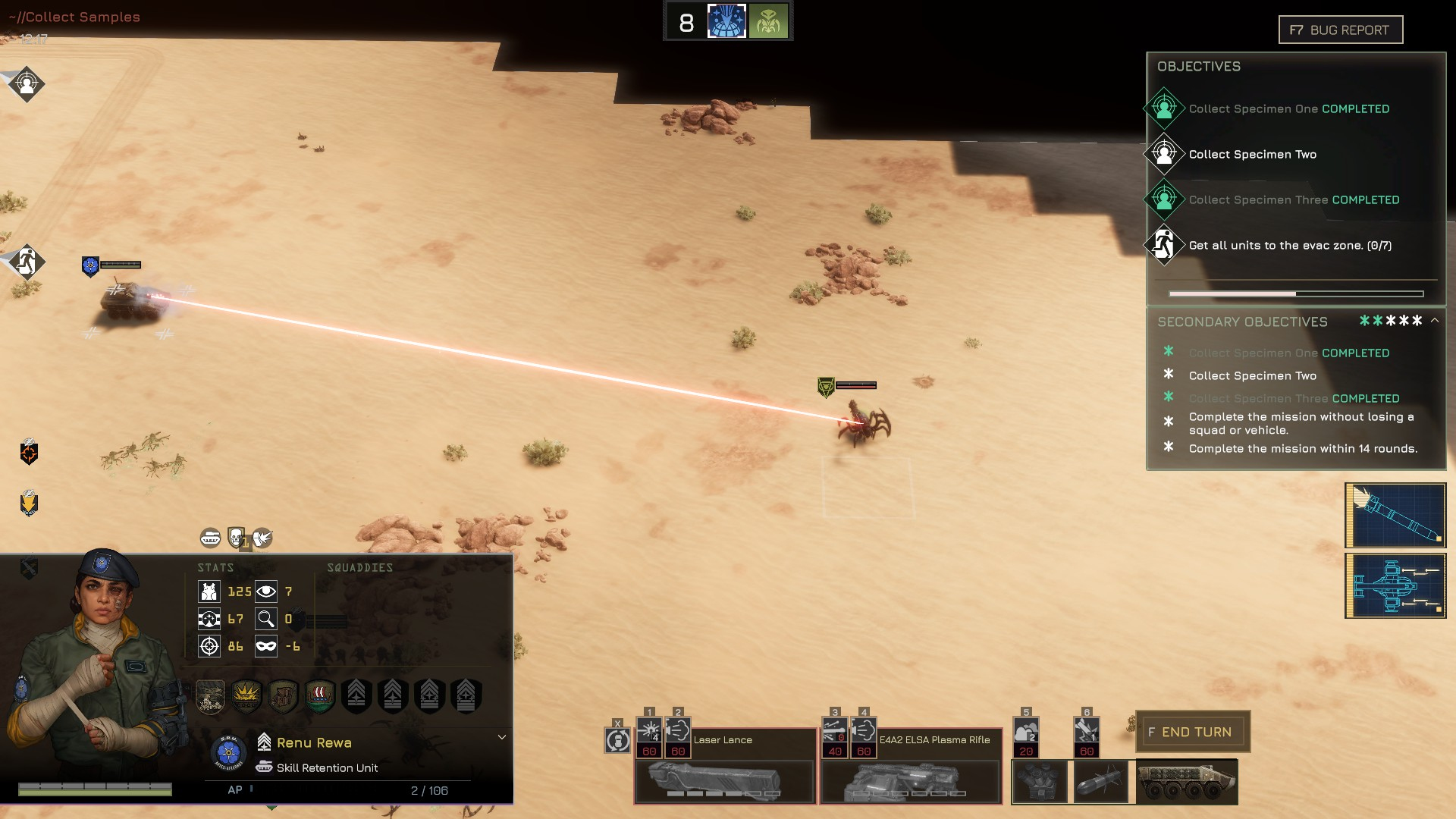Select the E4A2 ELSA Plasma Rifle panel
The width and height of the screenshot is (1456, 819).
click(910, 781)
